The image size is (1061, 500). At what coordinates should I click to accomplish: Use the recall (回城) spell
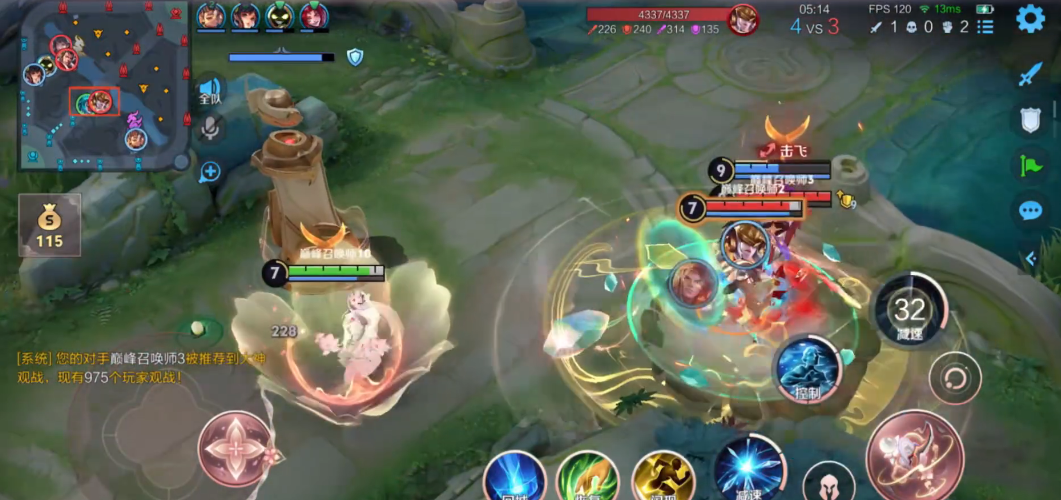click(x=514, y=477)
